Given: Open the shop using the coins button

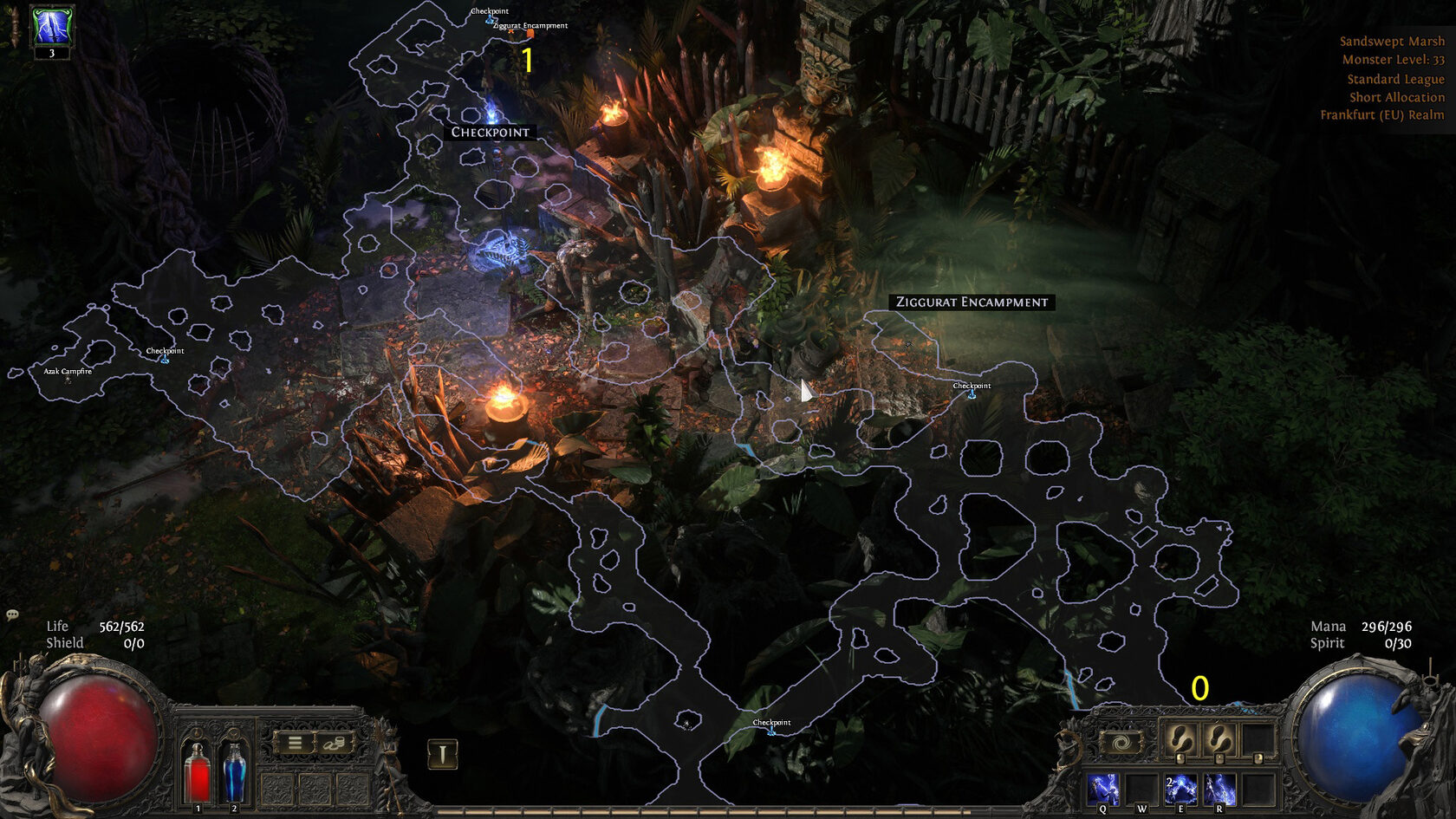Looking at the screenshot, I should (335, 743).
